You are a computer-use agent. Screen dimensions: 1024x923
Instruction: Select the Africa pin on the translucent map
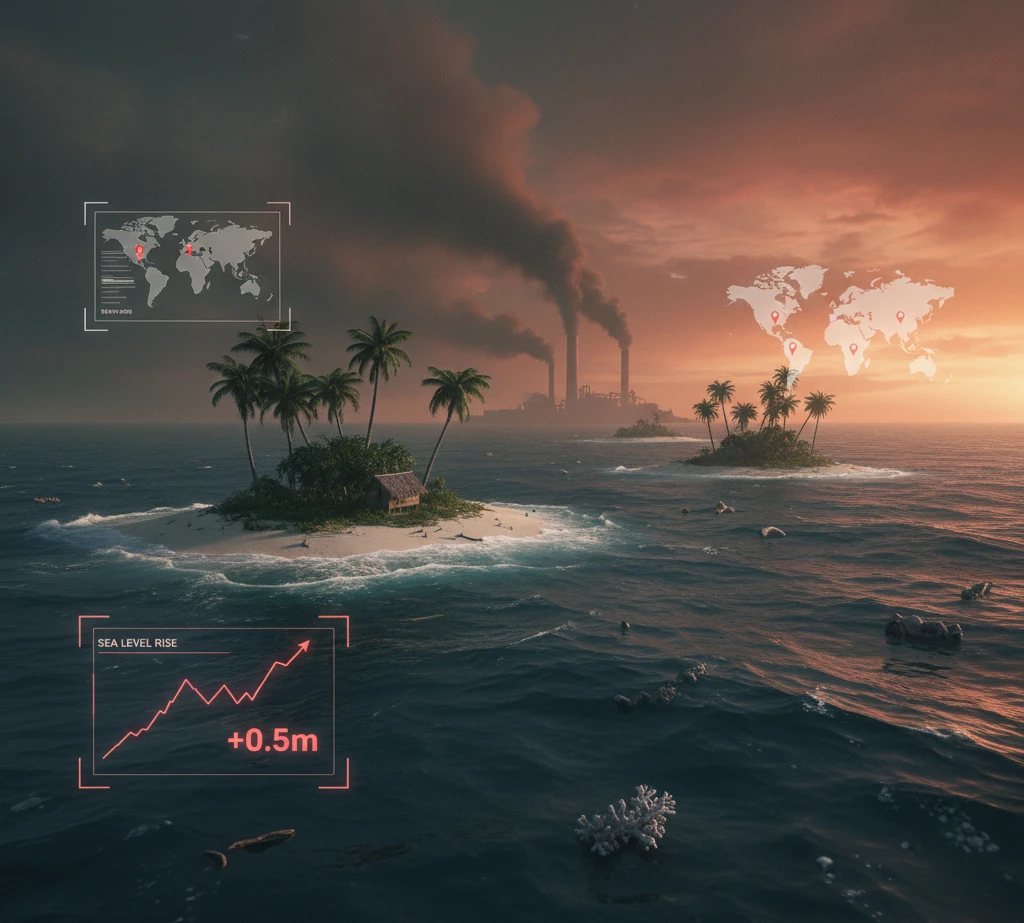click(853, 349)
